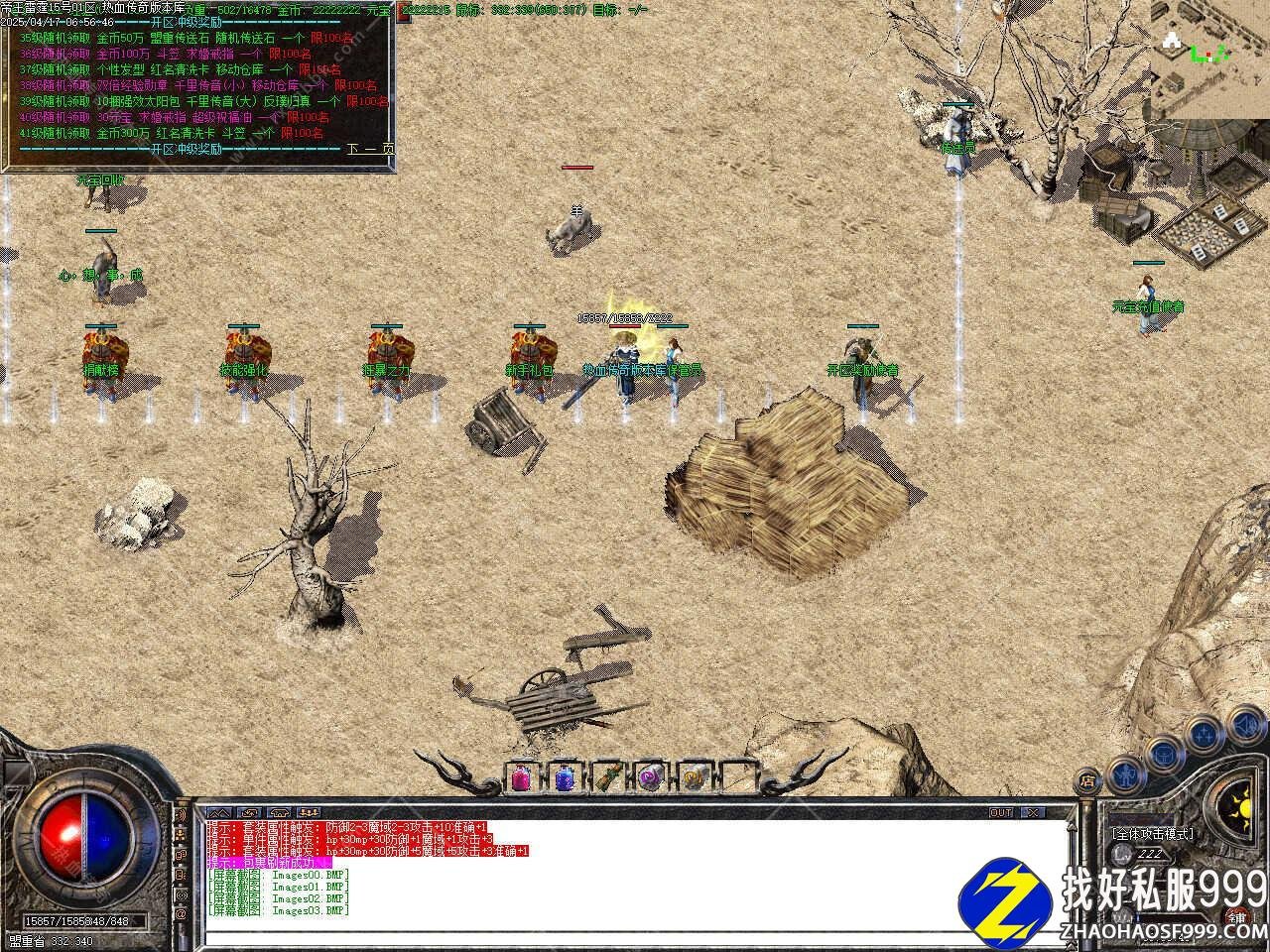Click the three-figures group icon above chat
This screenshot has width=1270, height=952.
click(309, 812)
